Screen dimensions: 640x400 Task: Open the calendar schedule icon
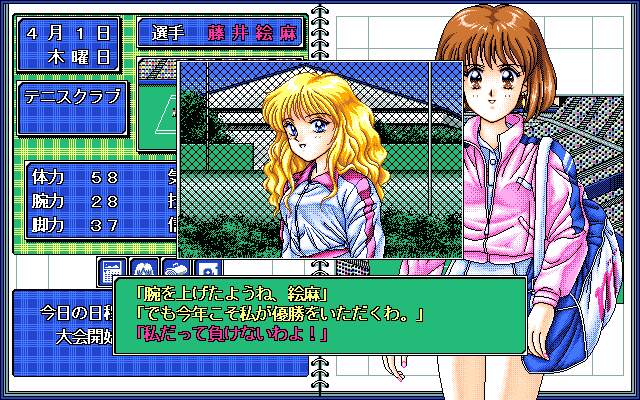coord(112,271)
